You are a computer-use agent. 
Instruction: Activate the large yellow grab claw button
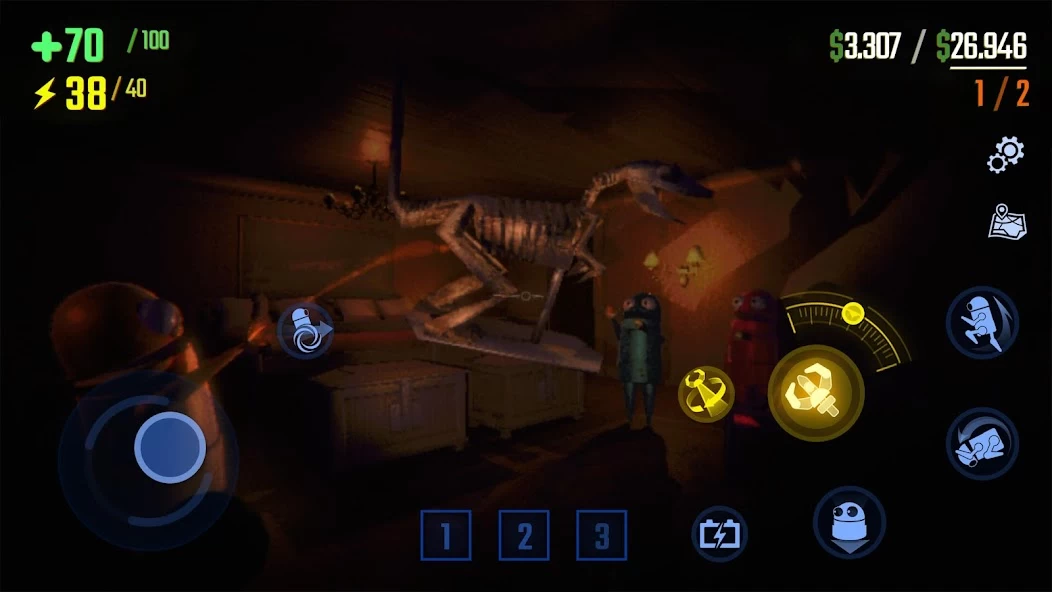click(x=816, y=393)
